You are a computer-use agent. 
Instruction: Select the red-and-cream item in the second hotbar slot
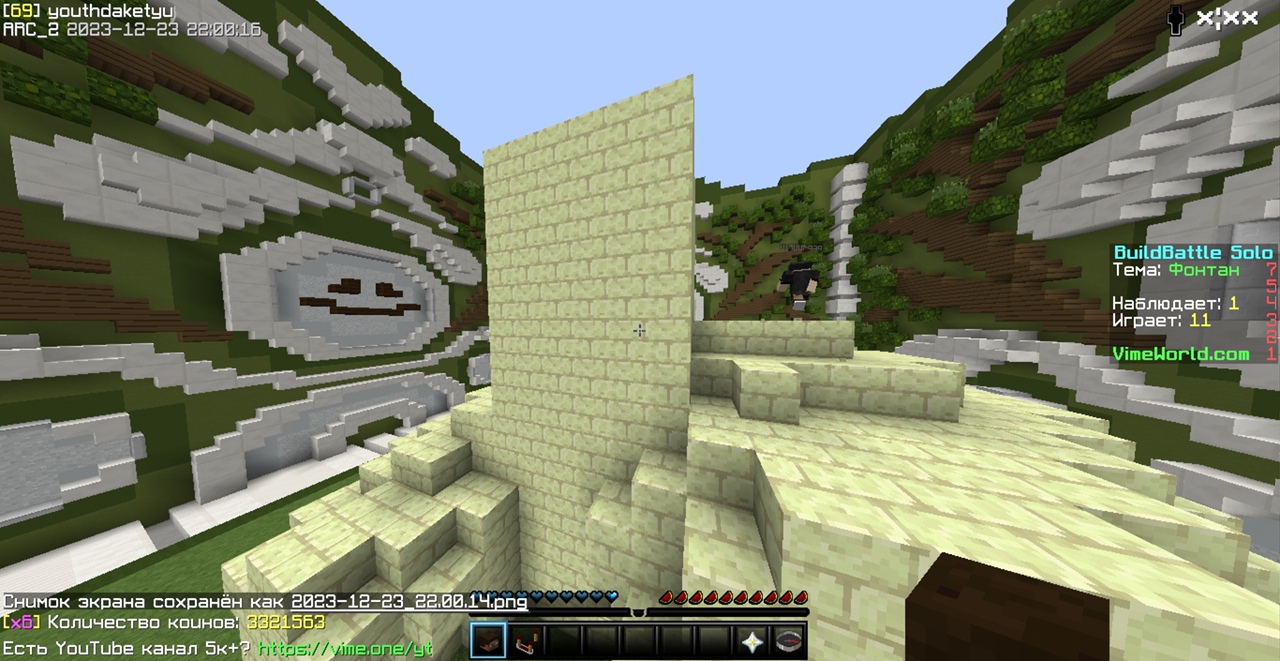[525, 641]
